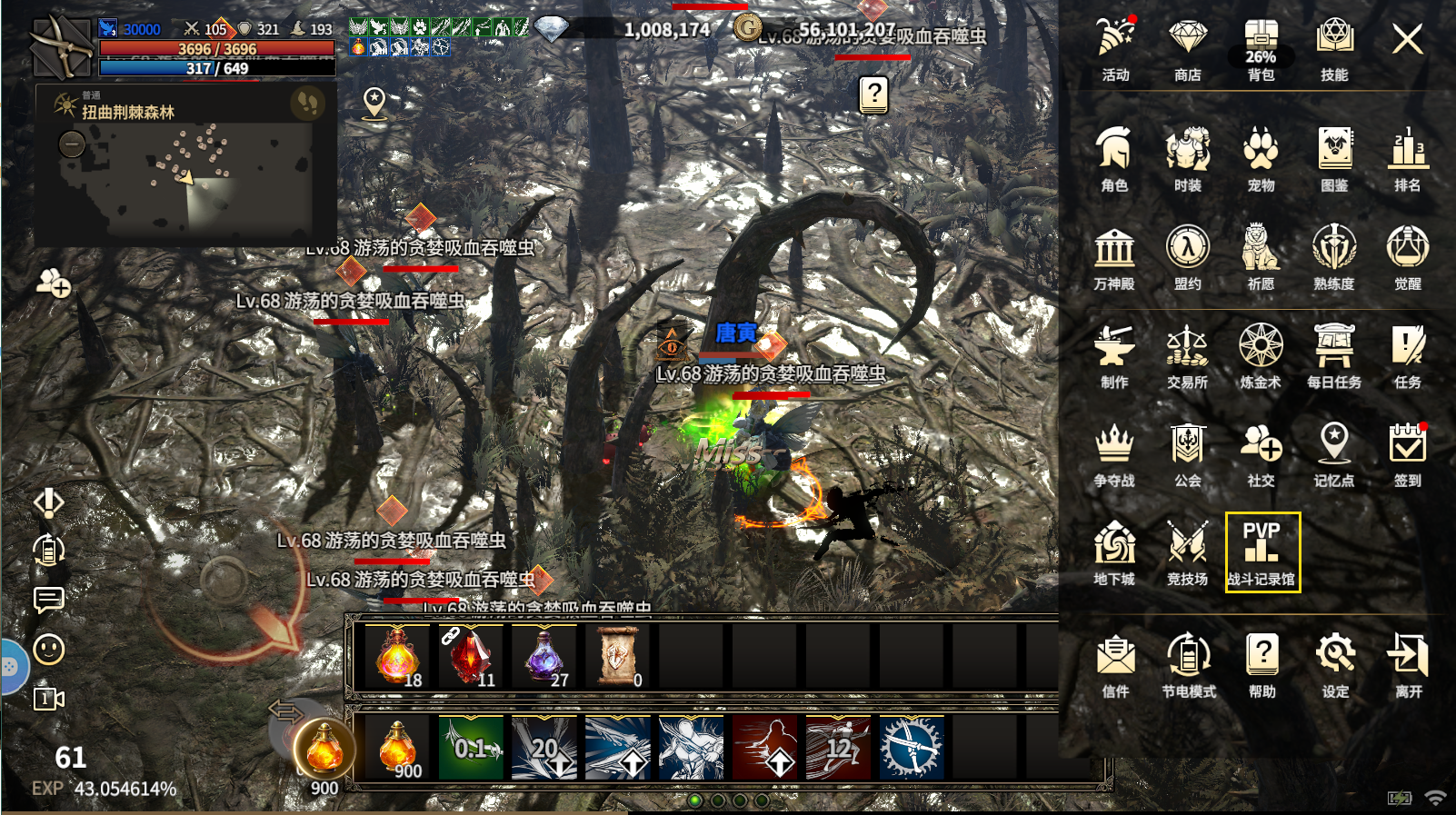Show the 角色 character screen
1456x815 pixels.
pyautogui.click(x=1114, y=159)
